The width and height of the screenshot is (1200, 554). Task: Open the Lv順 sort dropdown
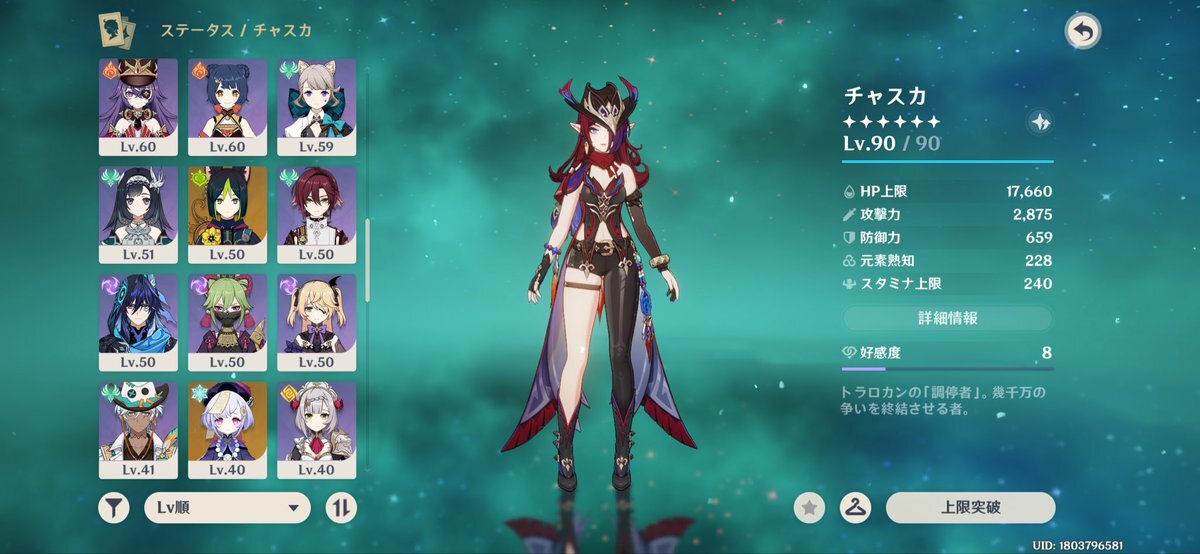(x=227, y=507)
